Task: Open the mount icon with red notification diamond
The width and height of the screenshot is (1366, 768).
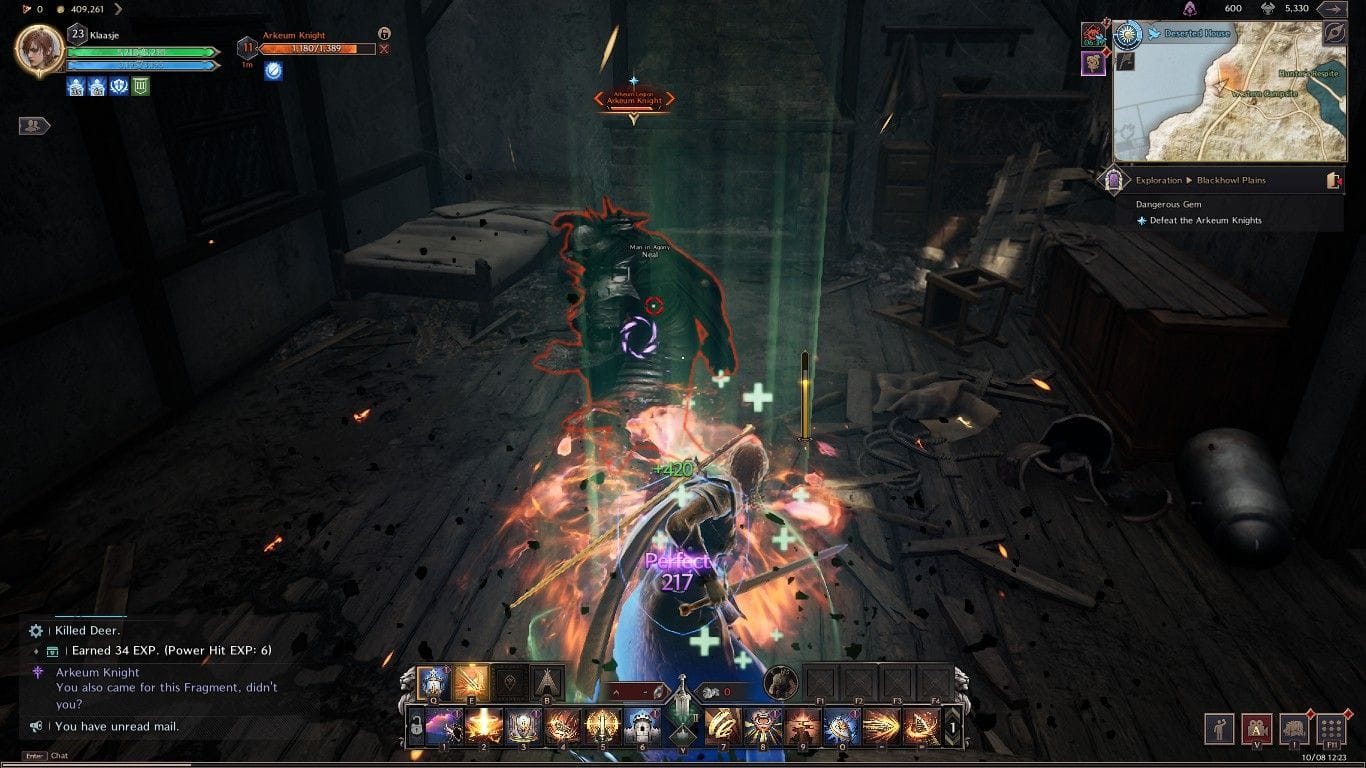Action: [x=1296, y=729]
